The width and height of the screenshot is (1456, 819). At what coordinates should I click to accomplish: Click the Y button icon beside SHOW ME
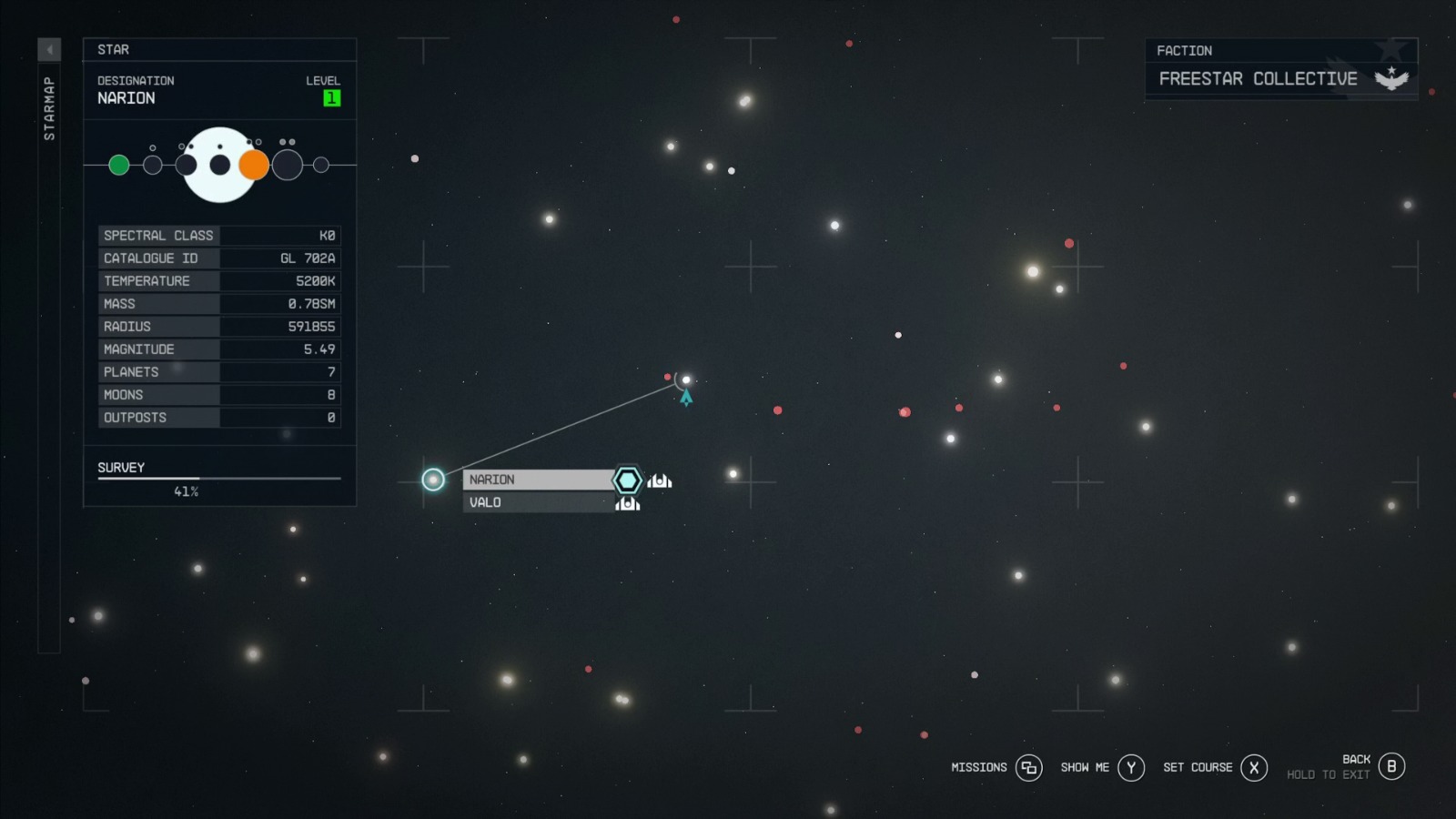(x=1129, y=767)
